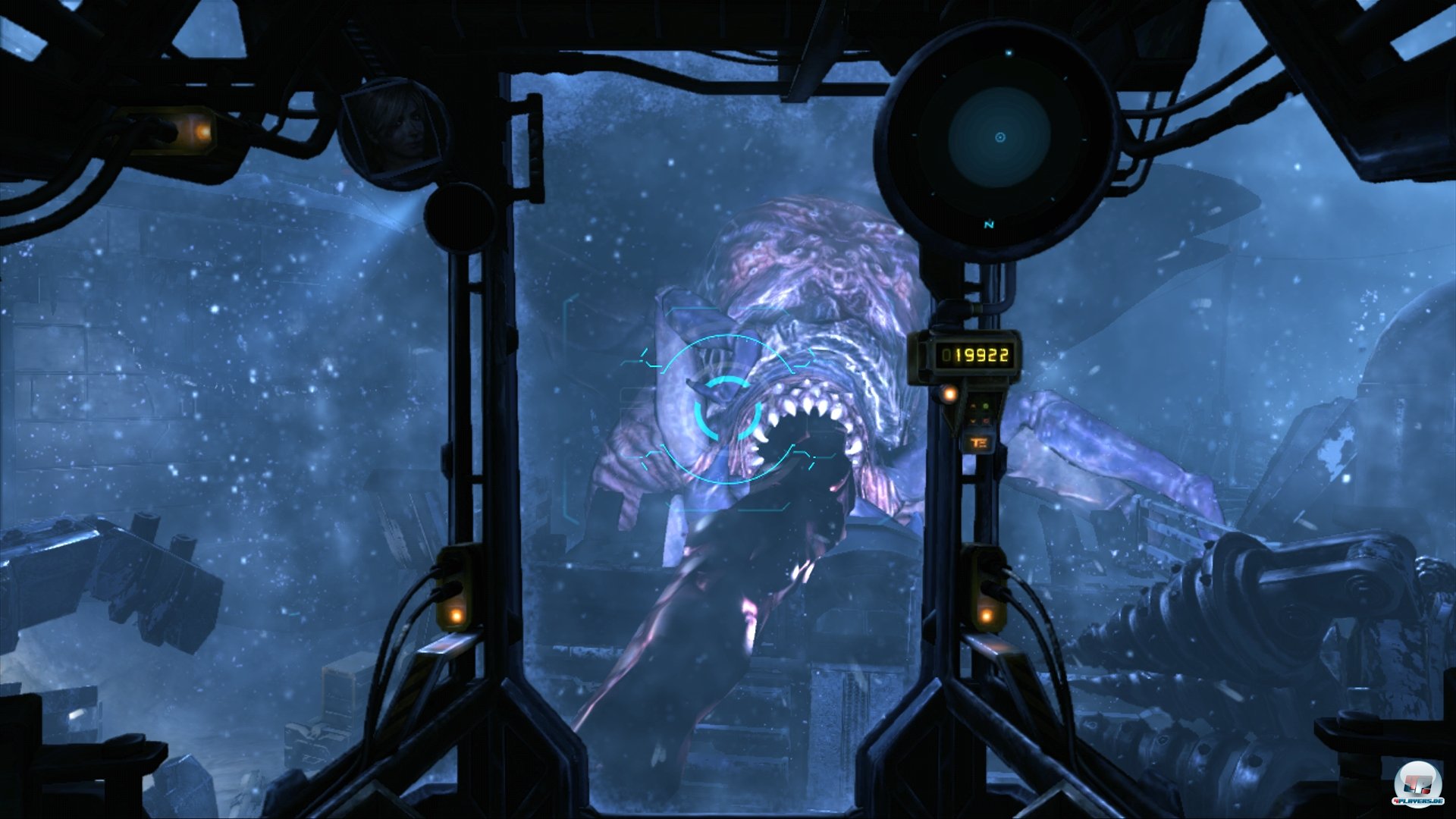Switch off the lower-left orange cockpit light
The height and width of the screenshot is (819, 1456).
pos(455,615)
